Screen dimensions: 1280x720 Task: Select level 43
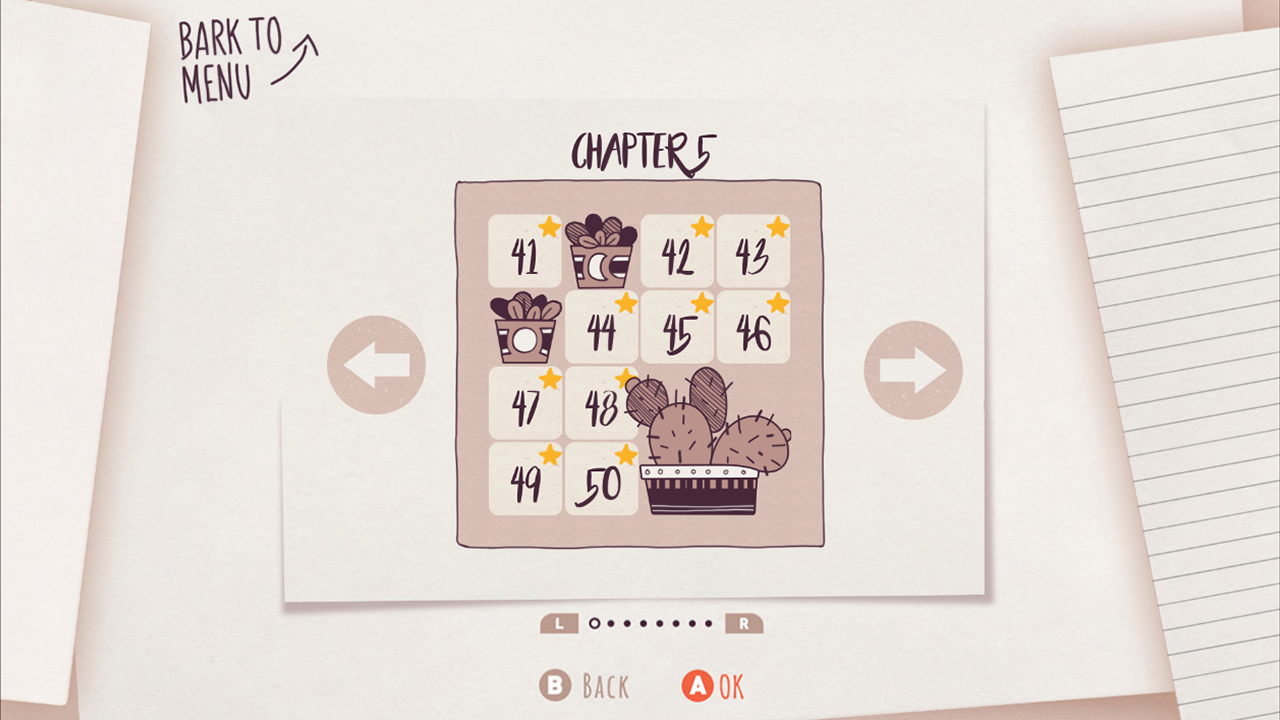click(x=753, y=251)
